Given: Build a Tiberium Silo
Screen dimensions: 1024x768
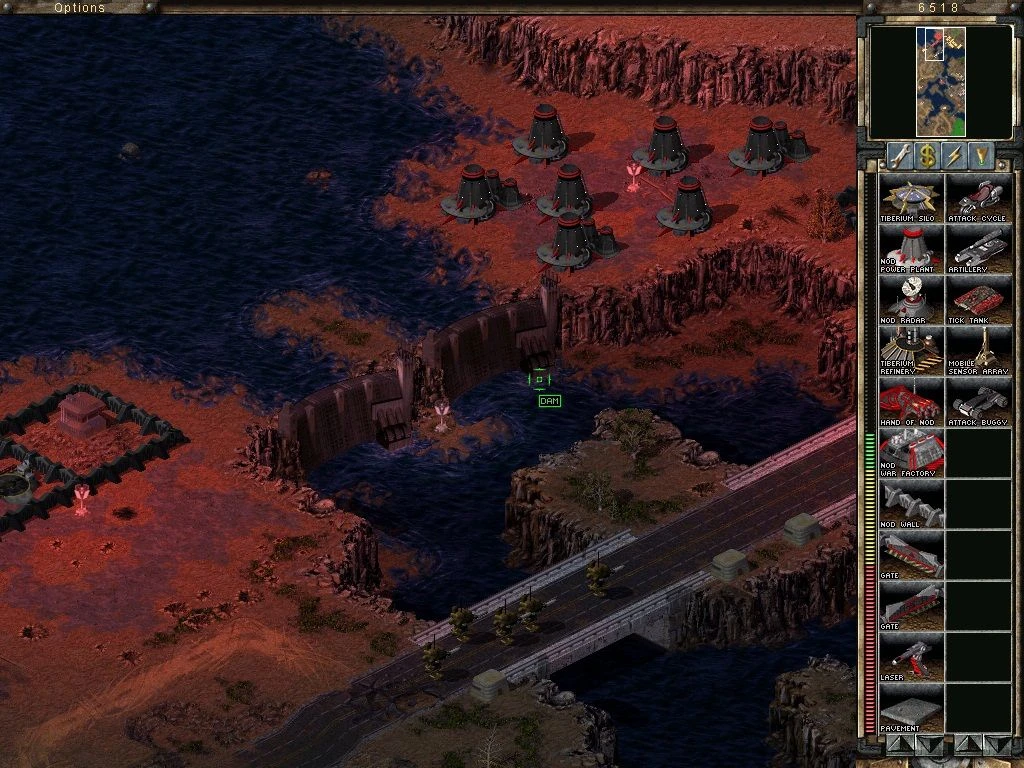Looking at the screenshot, I should pyautogui.click(x=911, y=197).
